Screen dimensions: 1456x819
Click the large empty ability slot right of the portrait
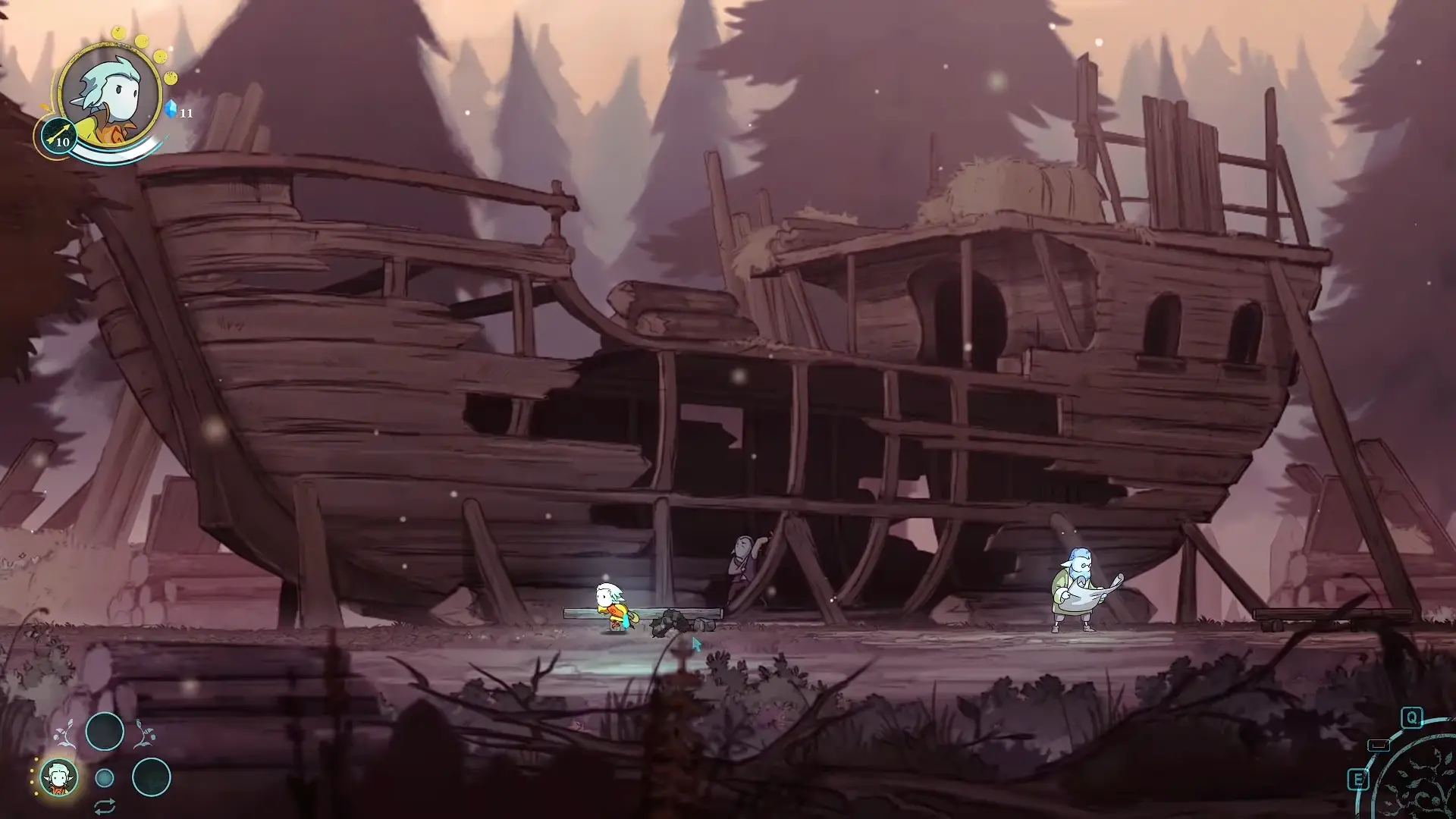click(150, 778)
